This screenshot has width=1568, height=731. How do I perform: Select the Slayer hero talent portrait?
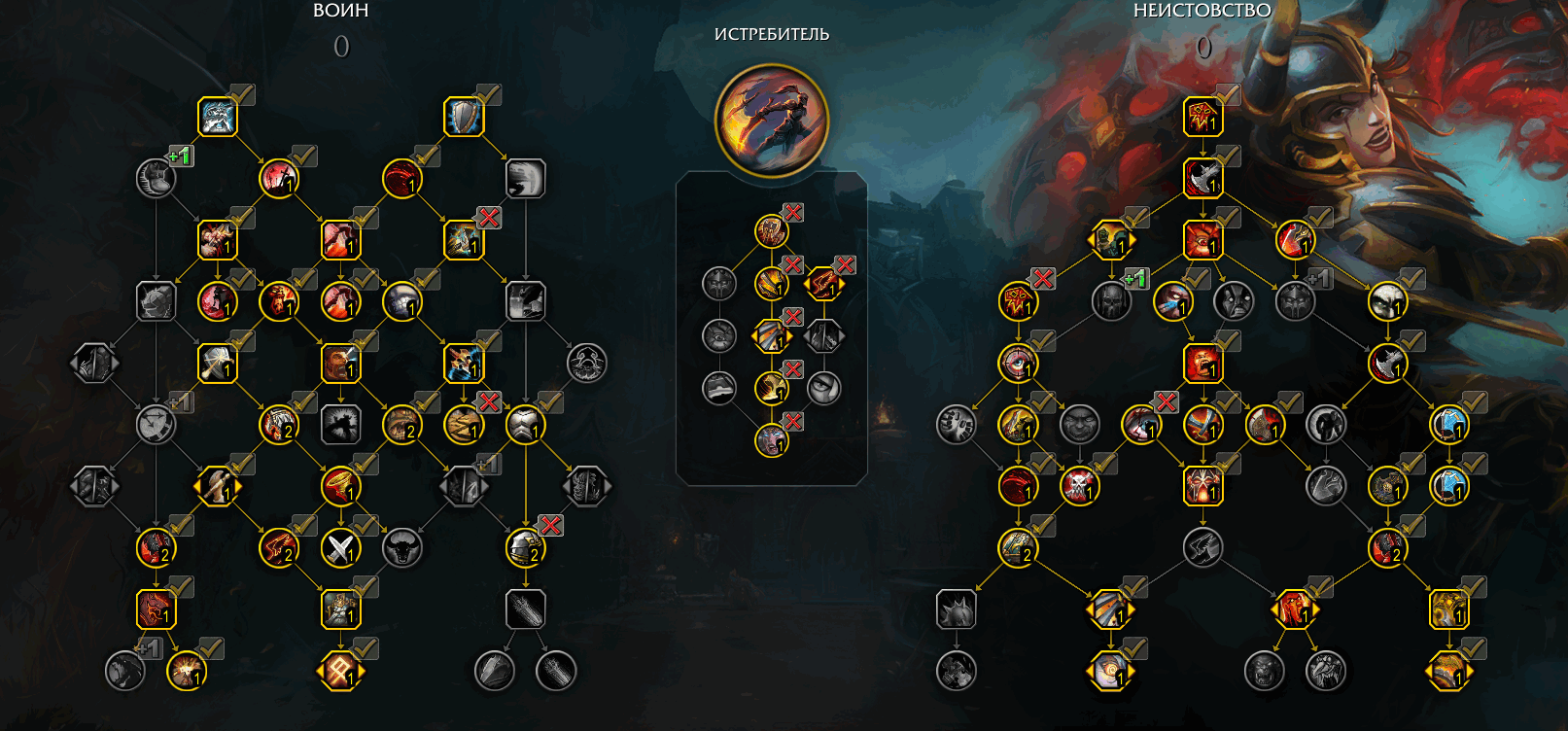(771, 121)
